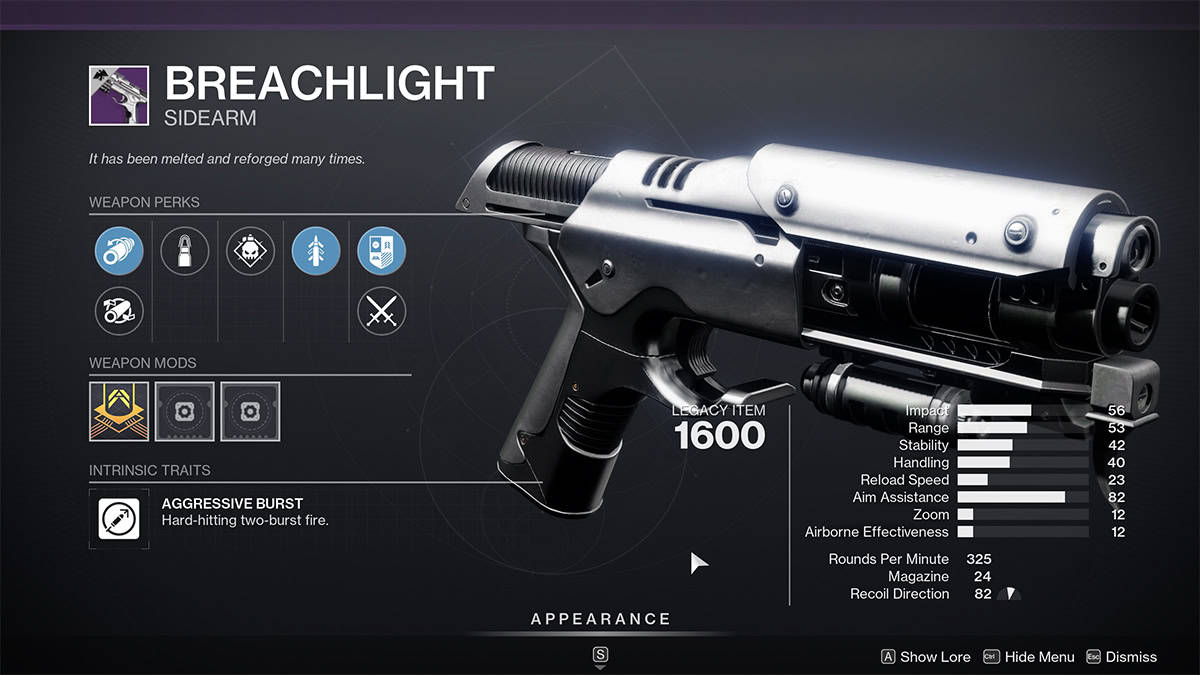This screenshot has width=1200, height=675.
Task: Inspect the bullet magazine perk
Action: (x=184, y=251)
